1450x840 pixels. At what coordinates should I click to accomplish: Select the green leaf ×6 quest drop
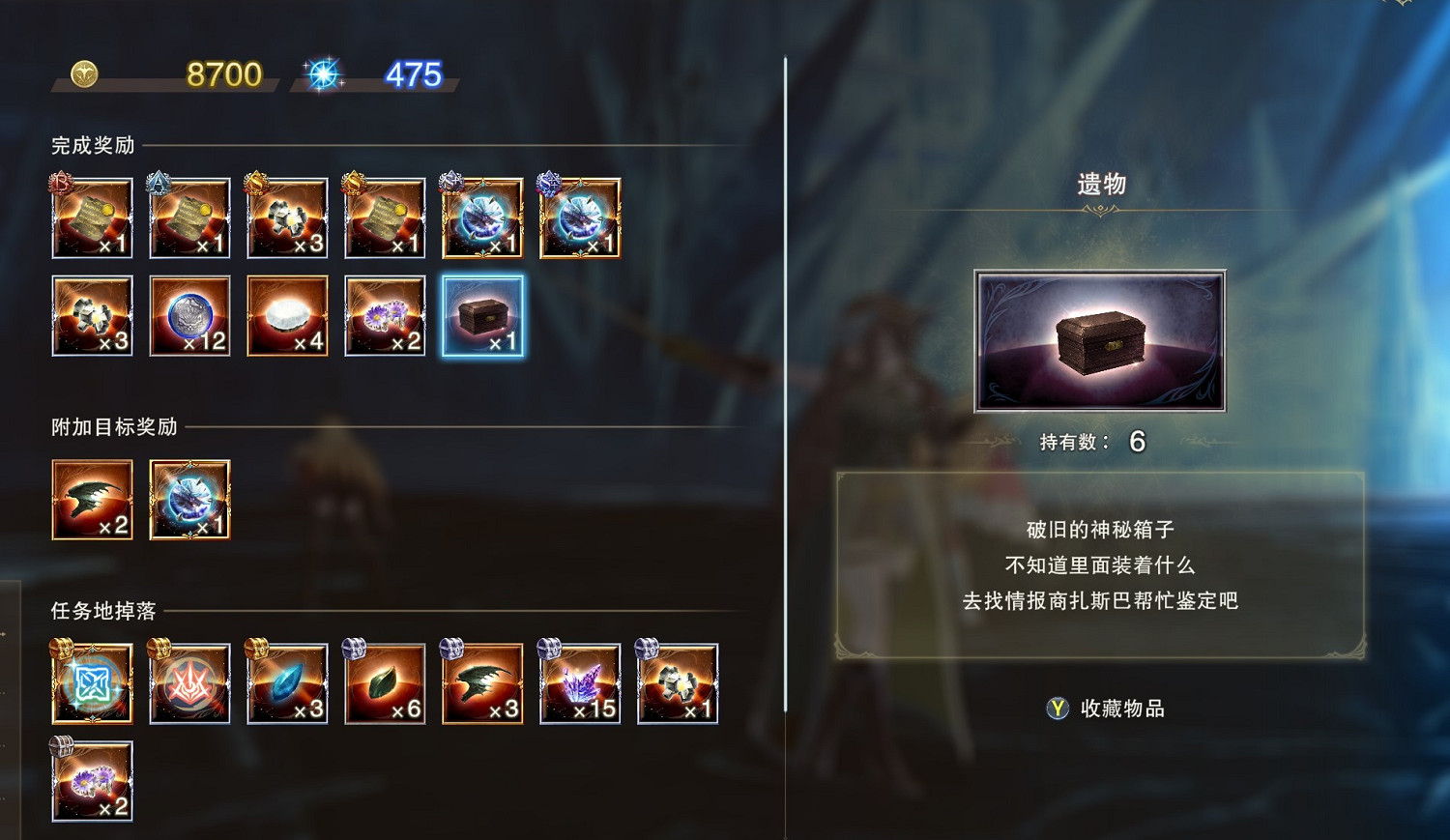(385, 683)
